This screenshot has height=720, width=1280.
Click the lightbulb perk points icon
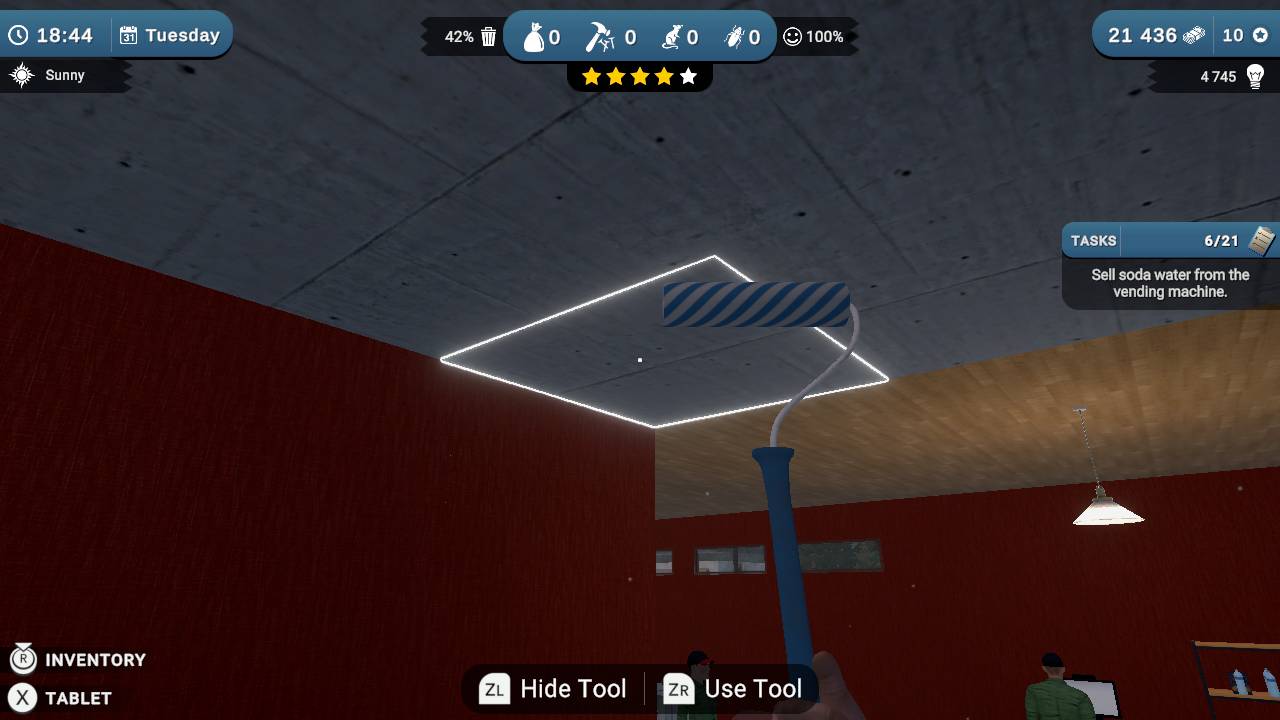point(1254,76)
